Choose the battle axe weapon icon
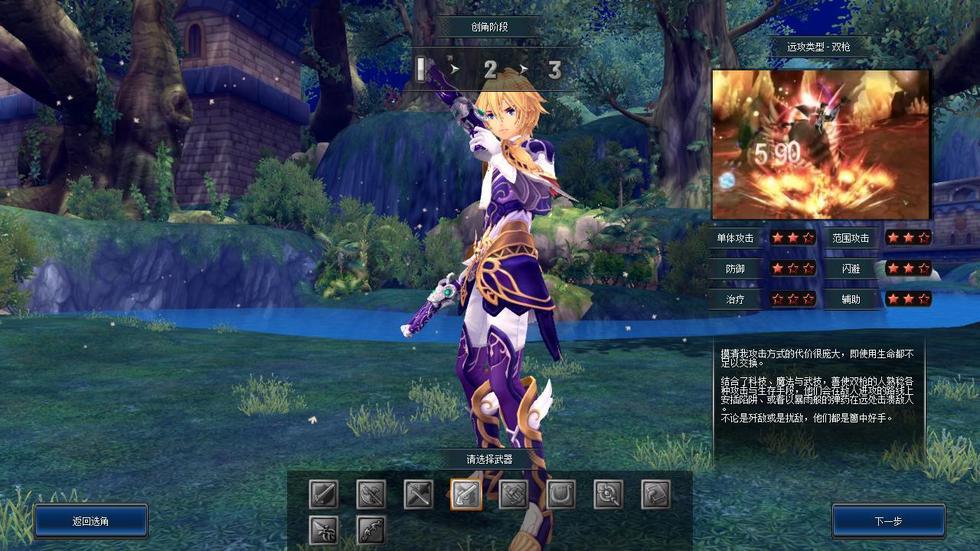 click(371, 494)
